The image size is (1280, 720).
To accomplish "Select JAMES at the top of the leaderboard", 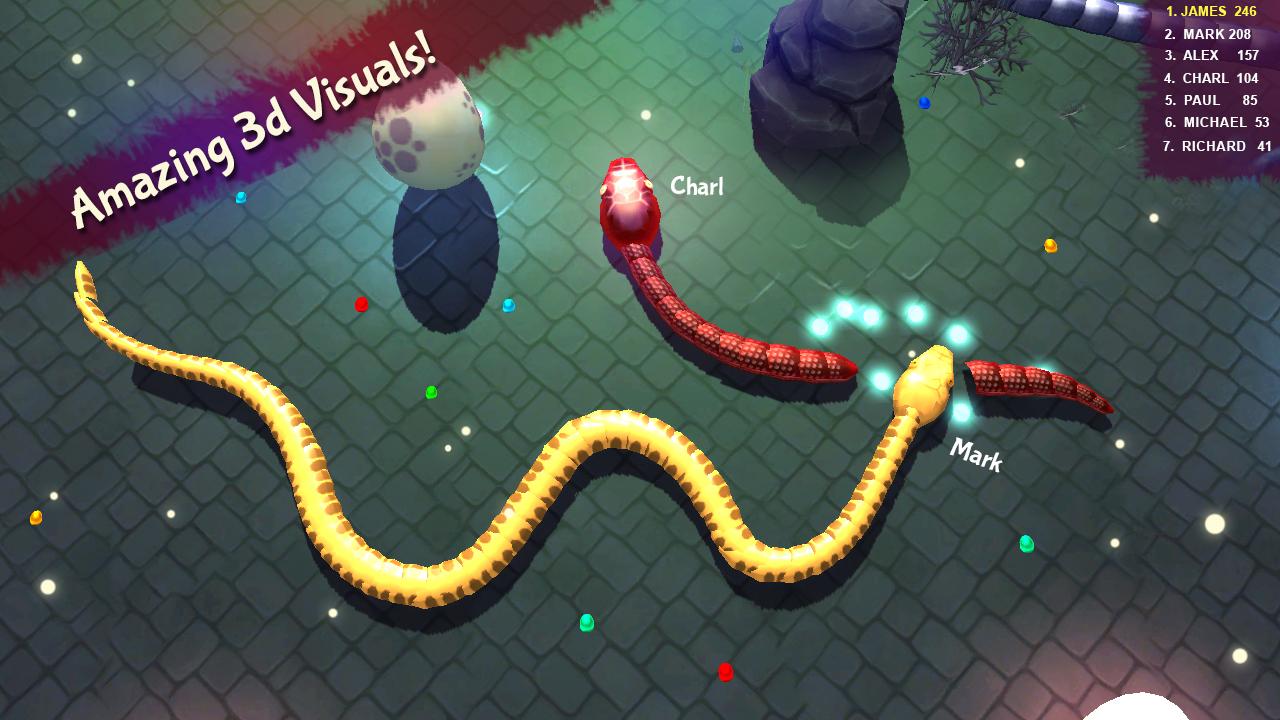I will (1210, 12).
